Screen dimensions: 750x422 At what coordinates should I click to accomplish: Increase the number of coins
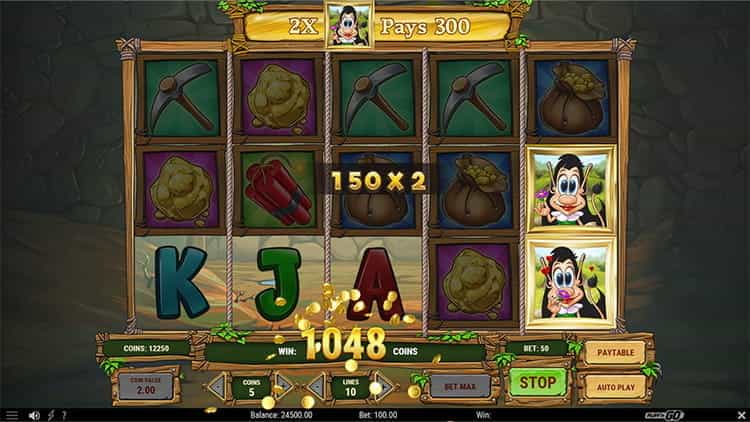pyautogui.click(x=284, y=385)
